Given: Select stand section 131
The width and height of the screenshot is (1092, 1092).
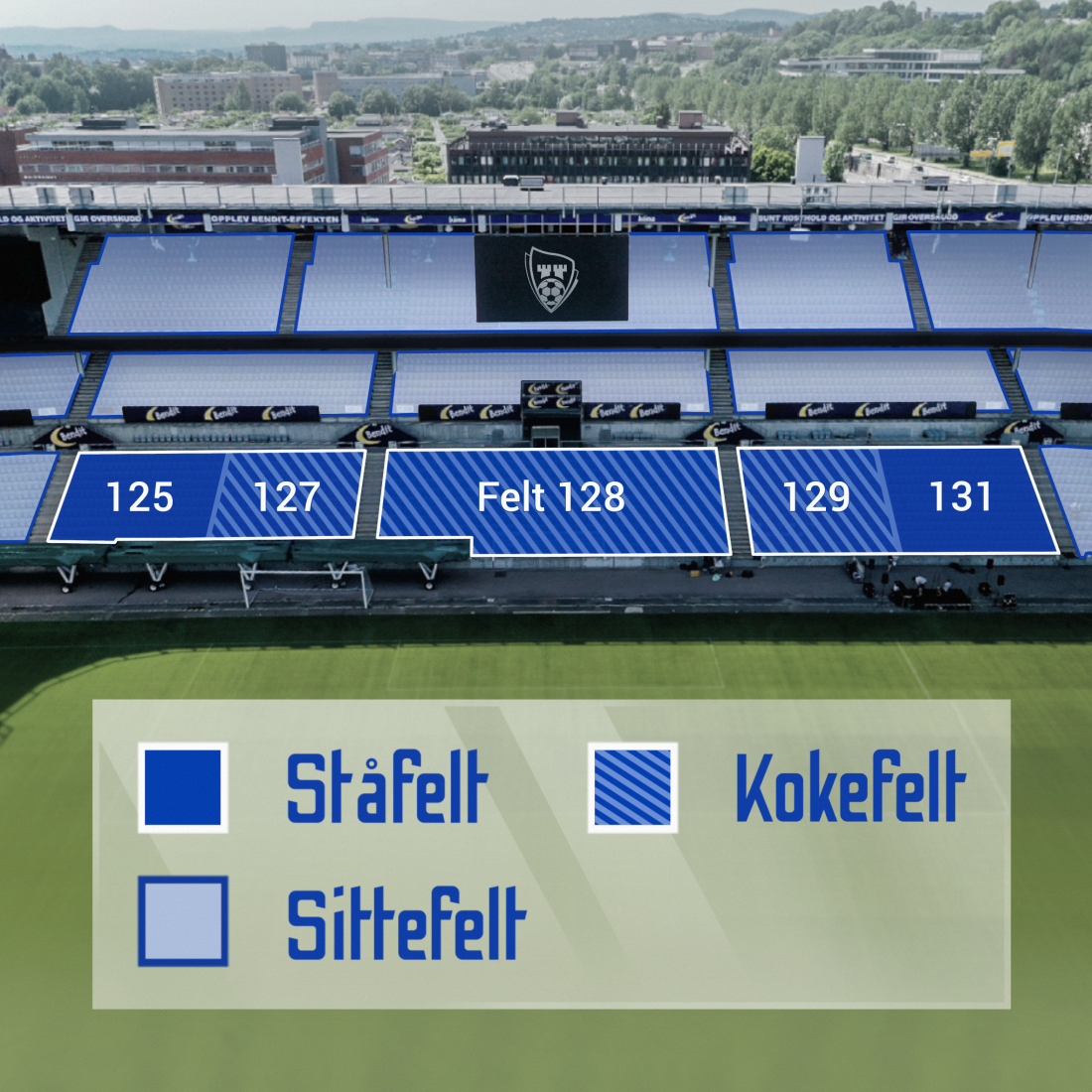Looking at the screenshot, I should [961, 496].
